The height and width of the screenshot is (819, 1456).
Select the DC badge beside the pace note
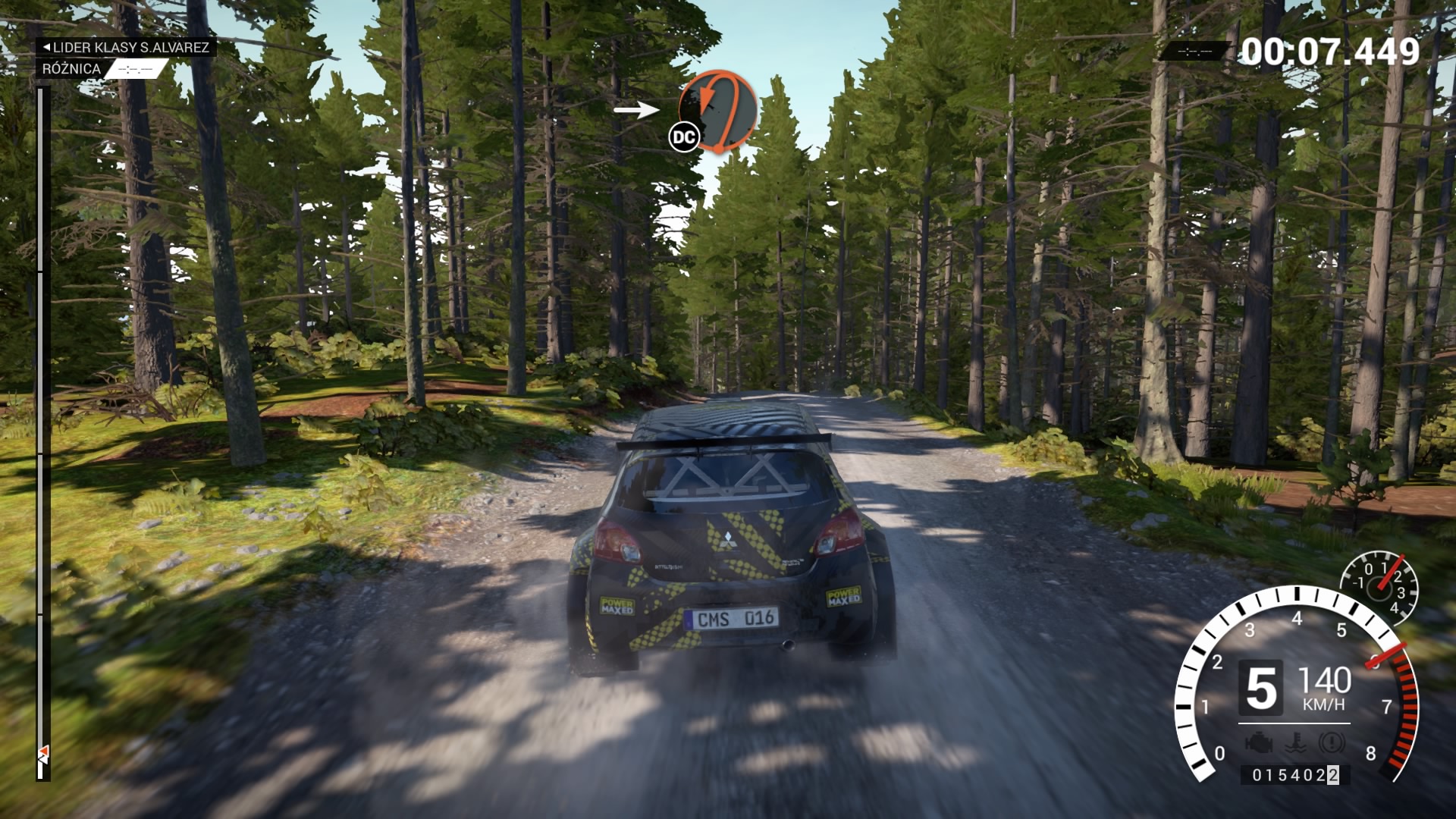coord(683,137)
